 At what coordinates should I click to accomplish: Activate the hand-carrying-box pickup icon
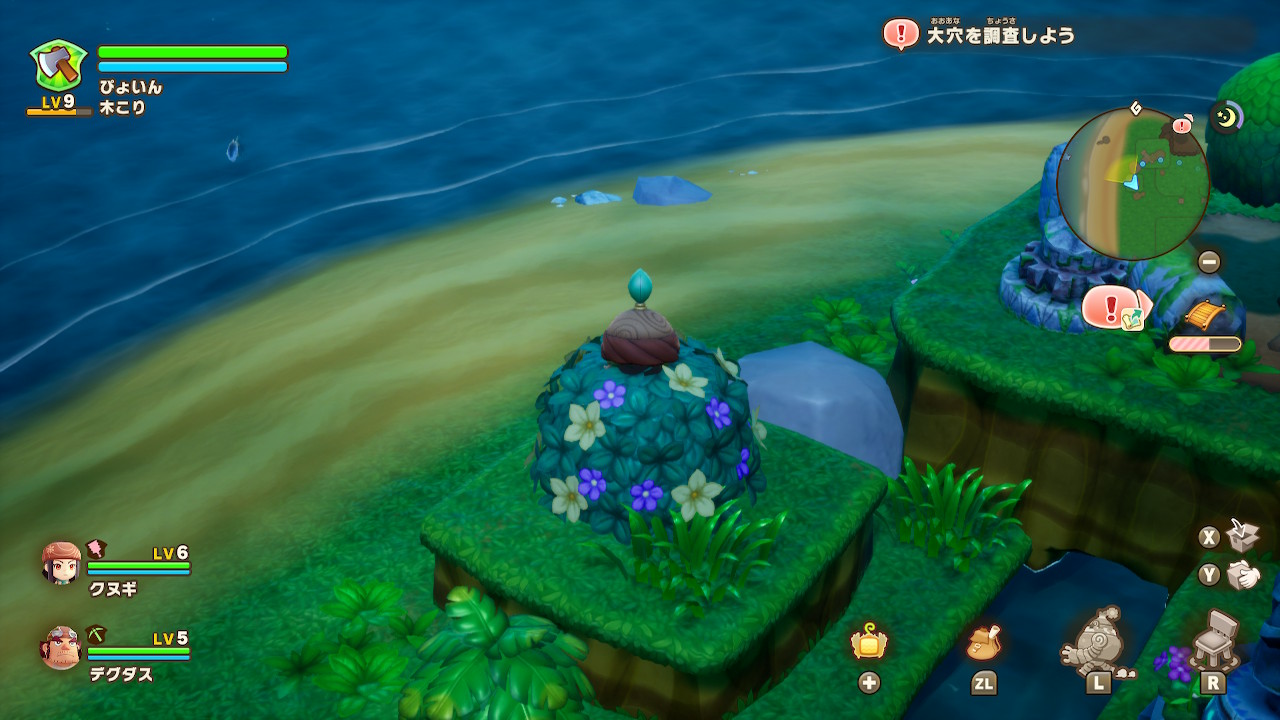click(x=1243, y=574)
